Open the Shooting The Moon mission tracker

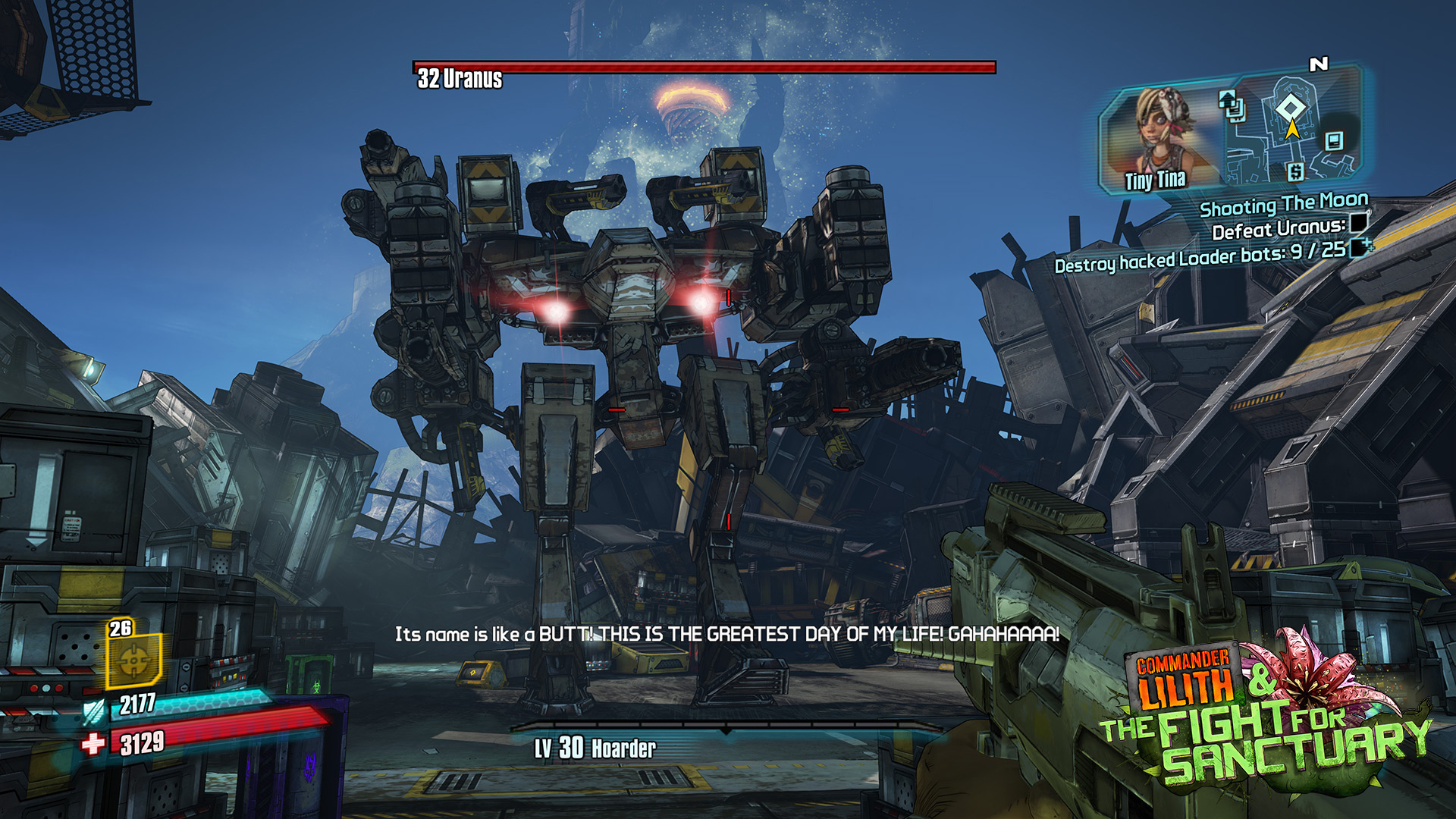(1283, 205)
